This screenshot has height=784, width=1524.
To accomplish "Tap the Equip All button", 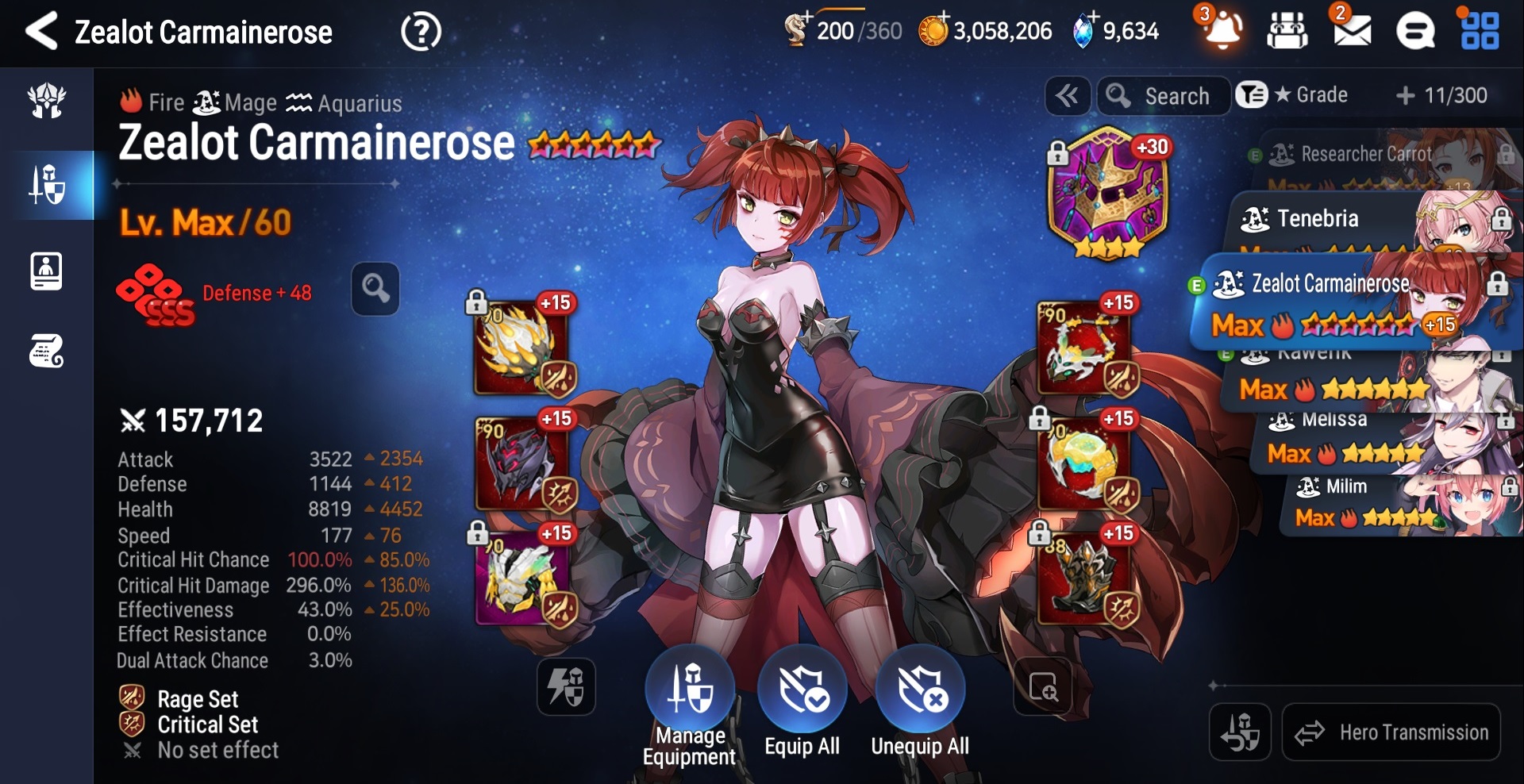I will pyautogui.click(x=802, y=690).
